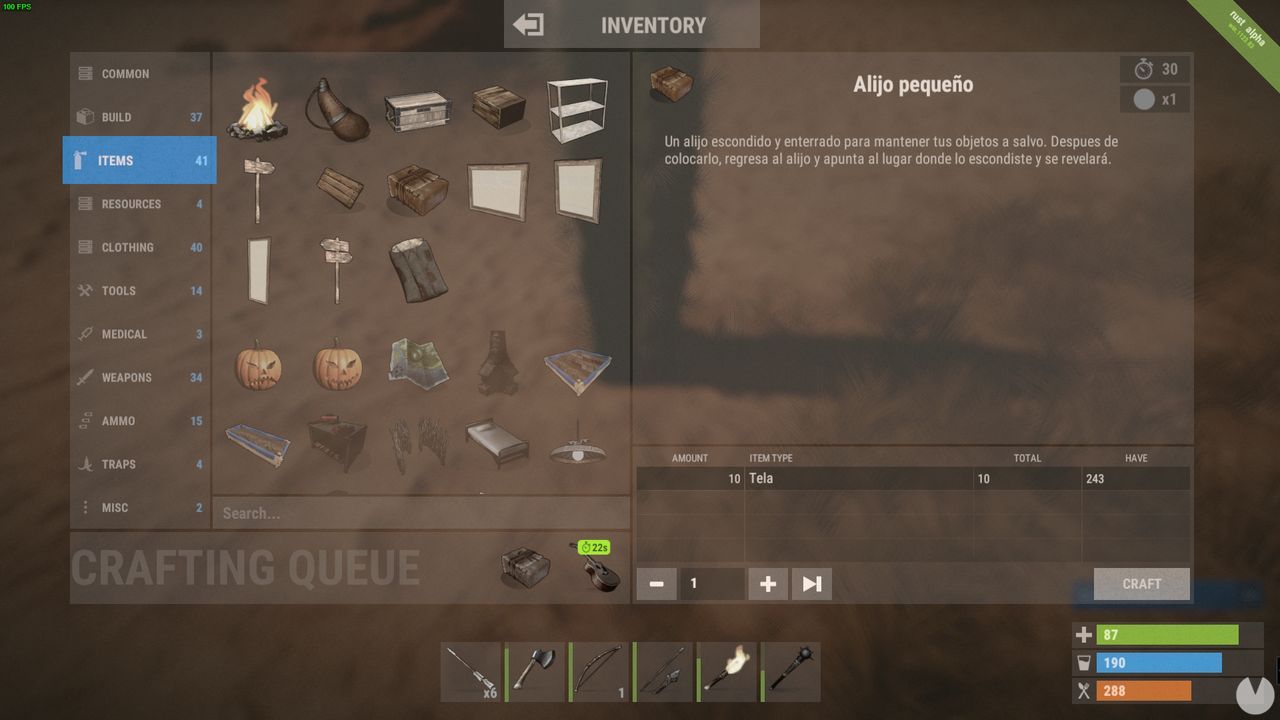The image size is (1280, 720).
Task: Select the large furnace icon
Action: point(498,365)
